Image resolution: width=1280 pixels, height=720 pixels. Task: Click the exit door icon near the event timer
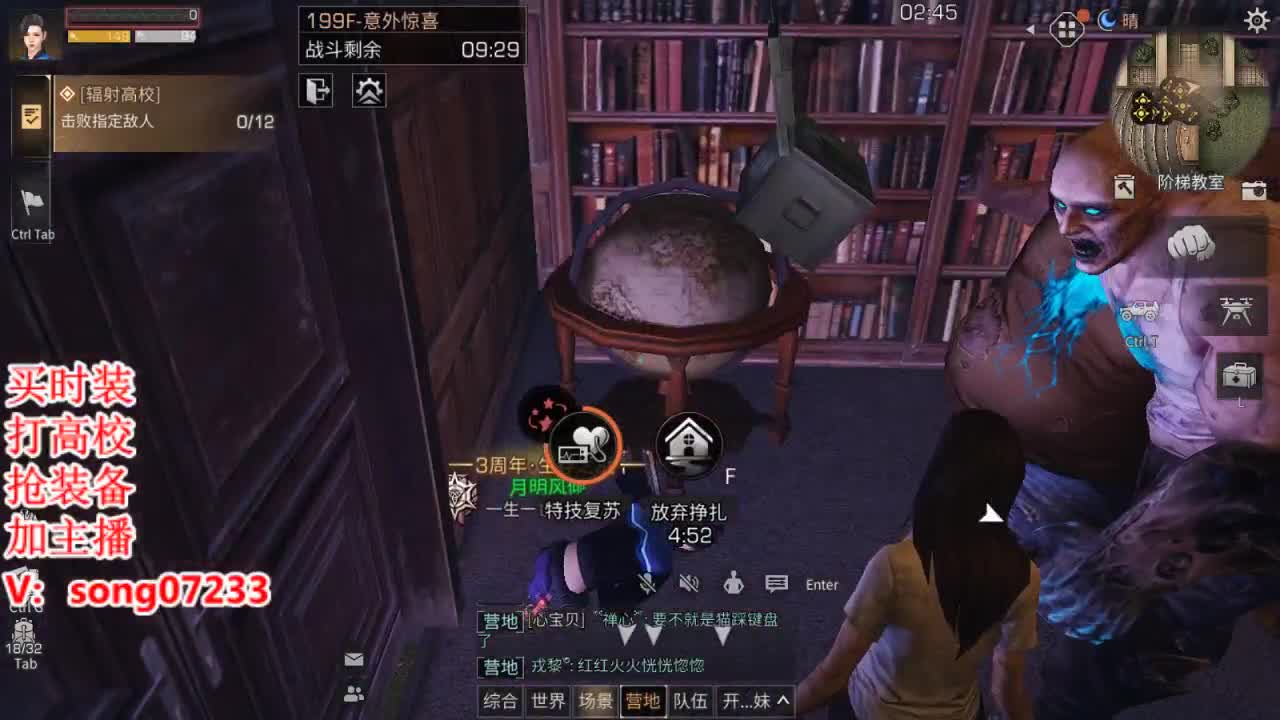coord(315,91)
